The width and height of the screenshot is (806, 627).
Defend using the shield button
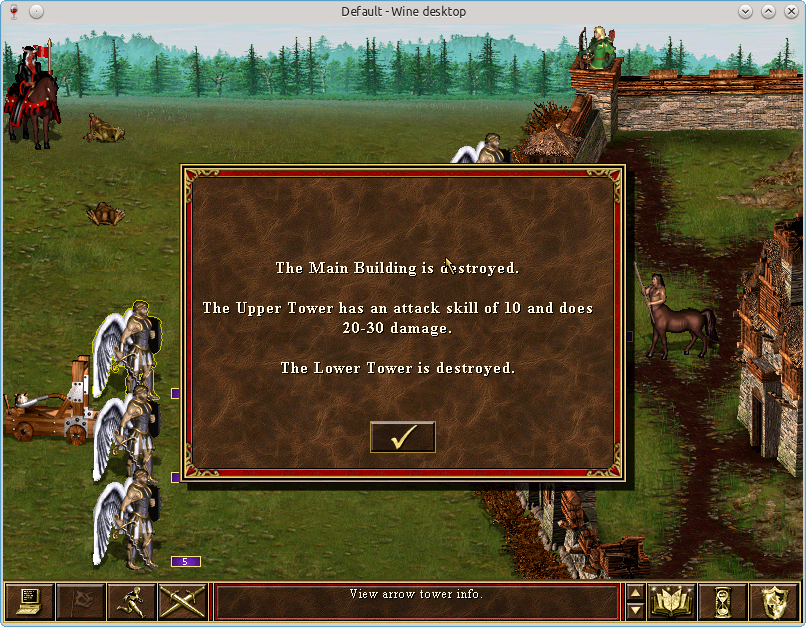pyautogui.click(x=774, y=601)
